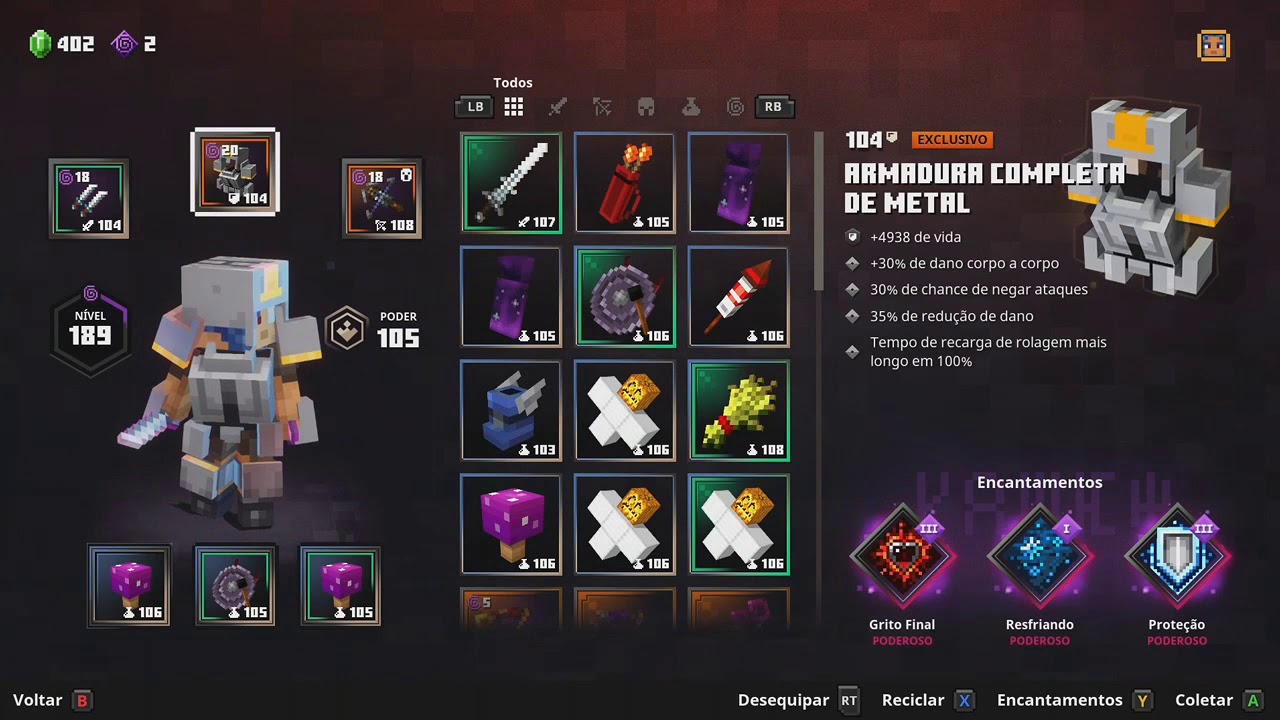The width and height of the screenshot is (1280, 720).
Task: Select the artifact filter spiral icon
Action: click(735, 107)
